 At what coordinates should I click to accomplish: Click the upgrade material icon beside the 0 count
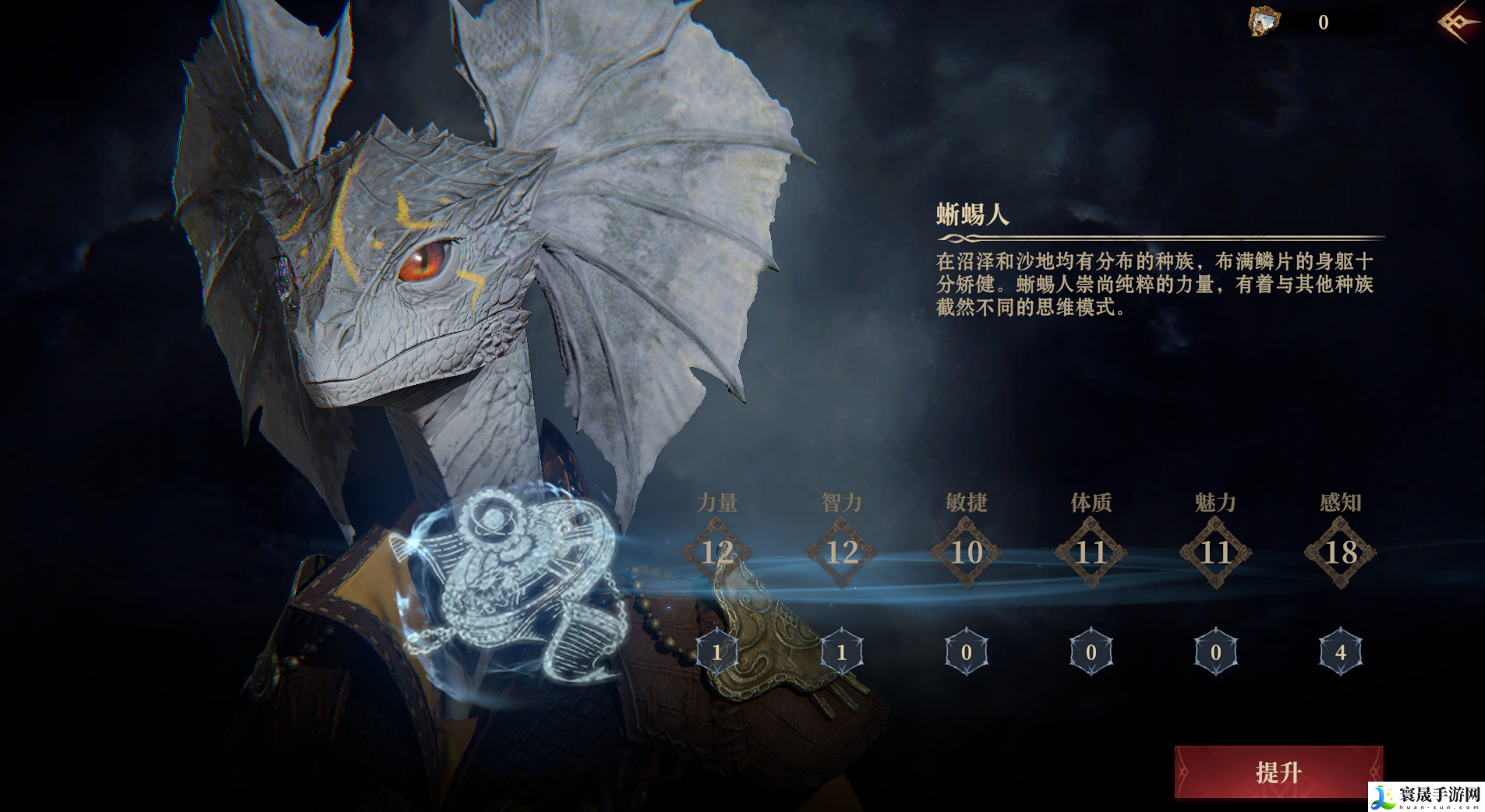click(x=1264, y=22)
